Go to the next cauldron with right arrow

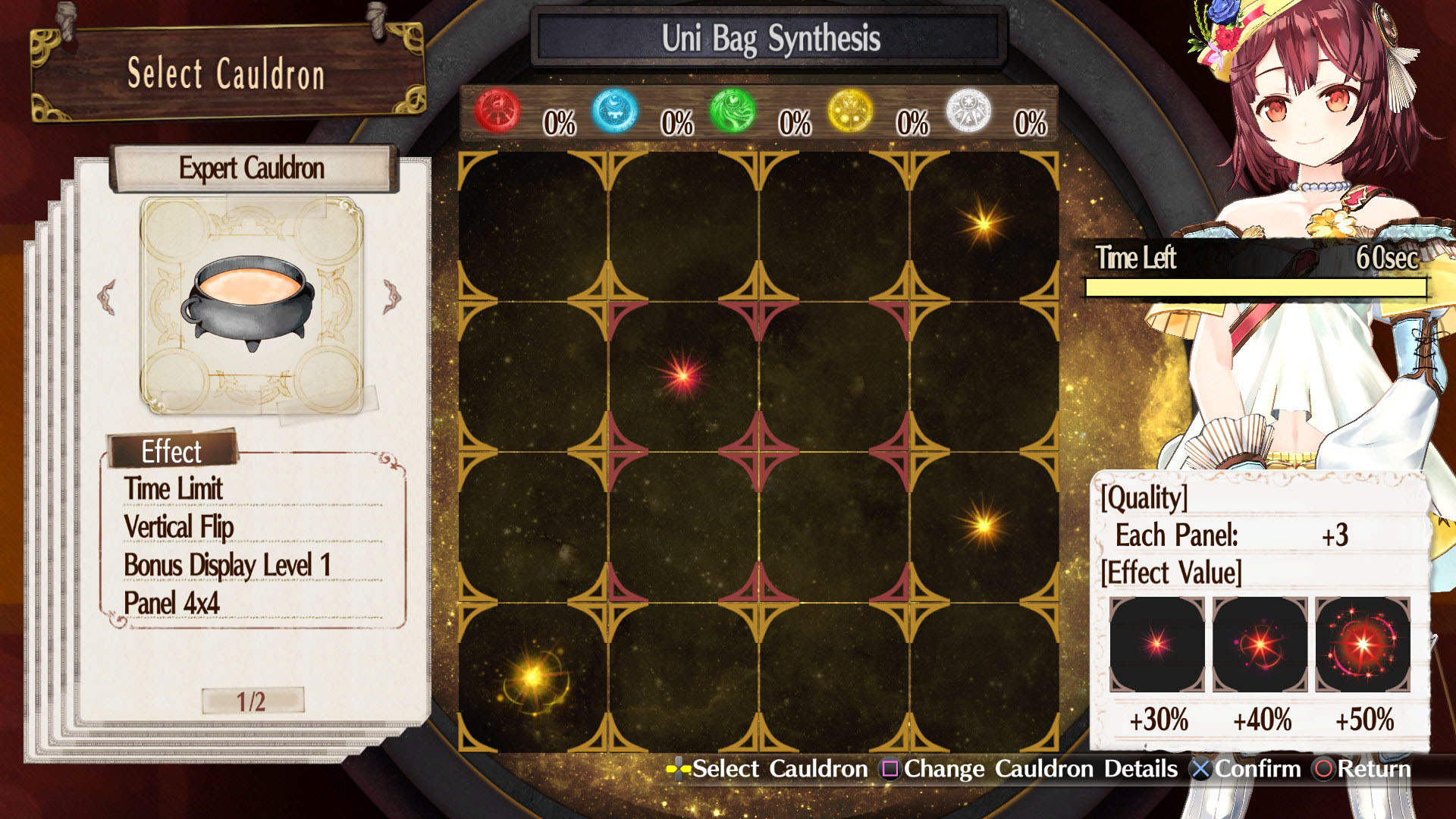[392, 297]
